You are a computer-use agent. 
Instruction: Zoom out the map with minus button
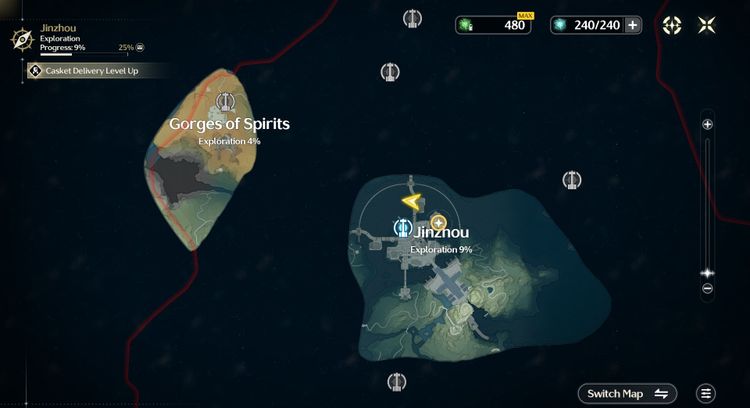pos(707,289)
